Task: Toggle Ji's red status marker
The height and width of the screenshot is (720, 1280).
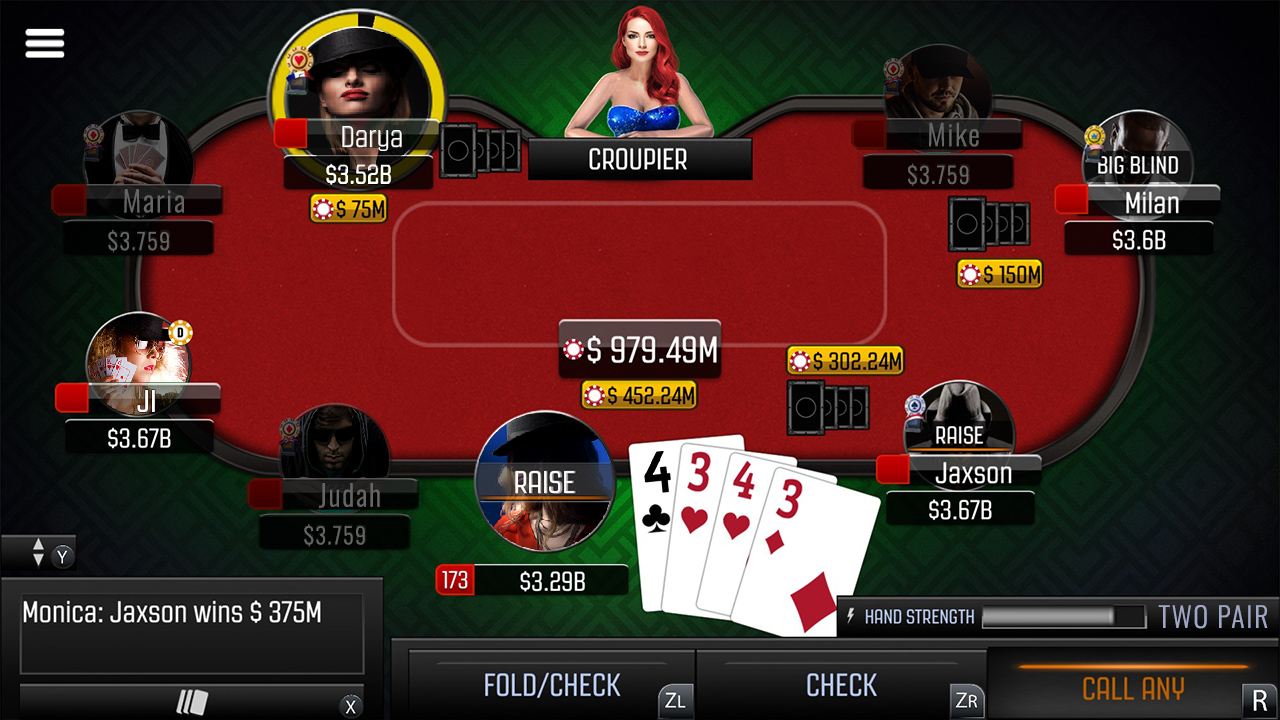Action: pos(73,397)
